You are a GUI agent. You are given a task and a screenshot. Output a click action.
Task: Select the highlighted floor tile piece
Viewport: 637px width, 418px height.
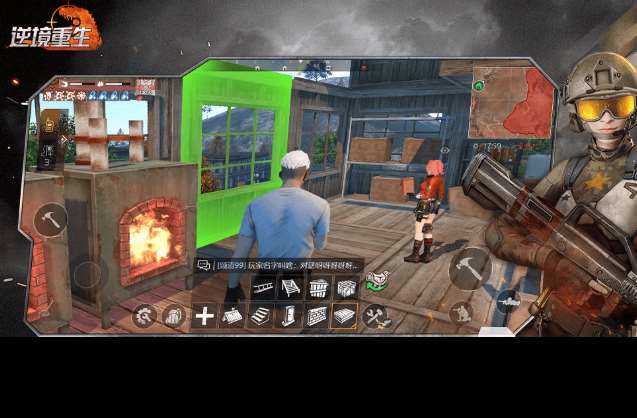coord(345,317)
